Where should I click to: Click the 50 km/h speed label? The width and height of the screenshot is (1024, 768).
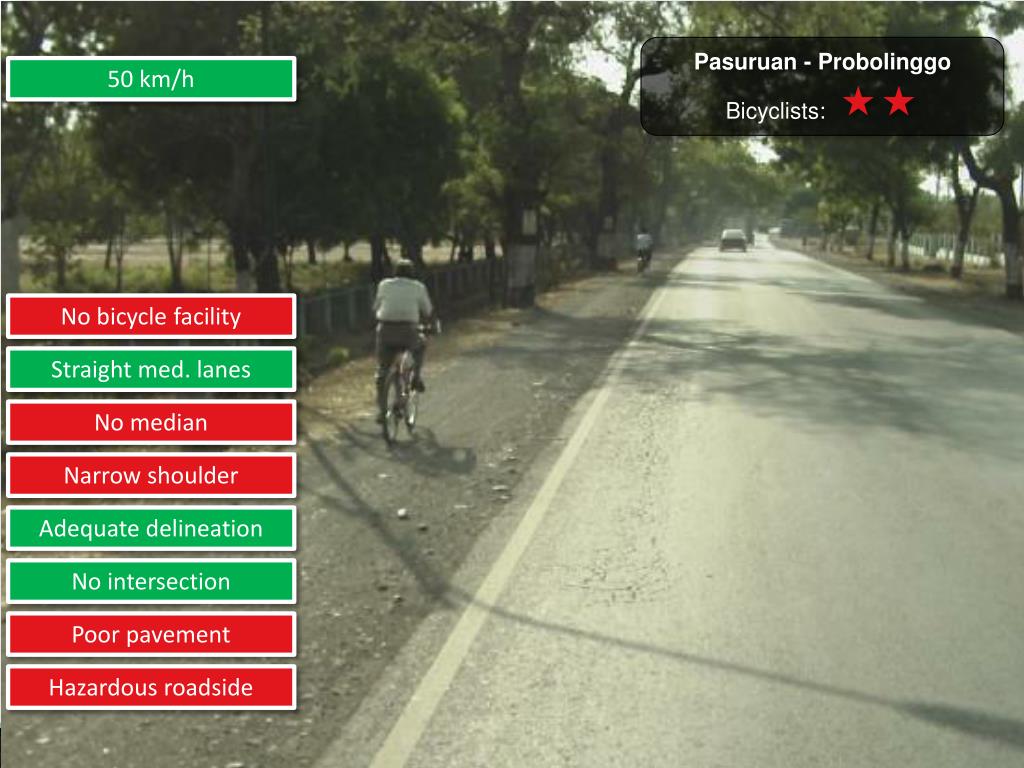click(x=151, y=79)
